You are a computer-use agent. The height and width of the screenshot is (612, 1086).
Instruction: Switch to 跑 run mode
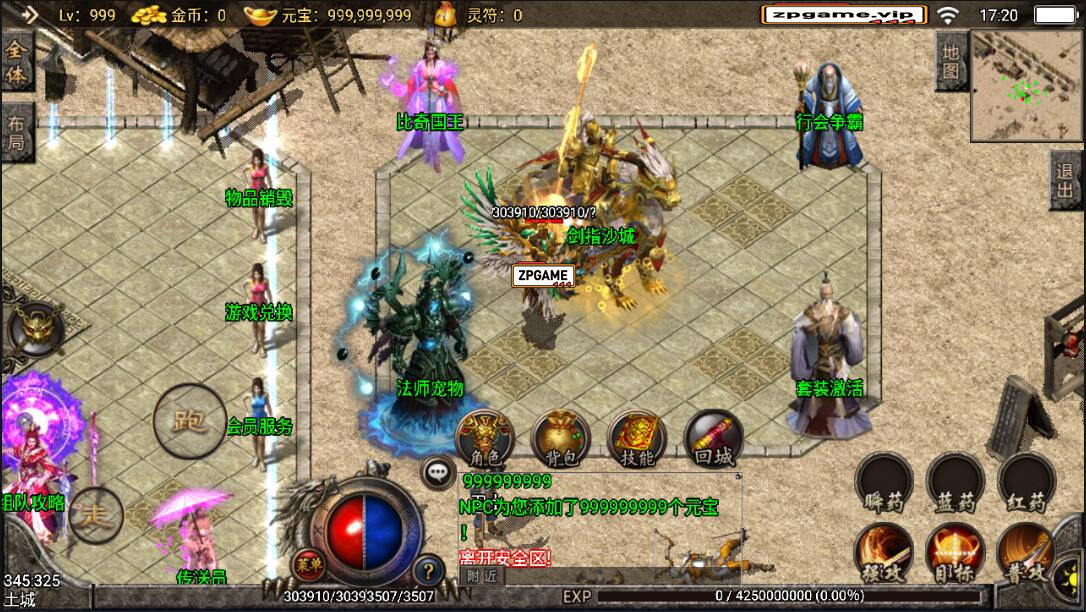coord(189,420)
